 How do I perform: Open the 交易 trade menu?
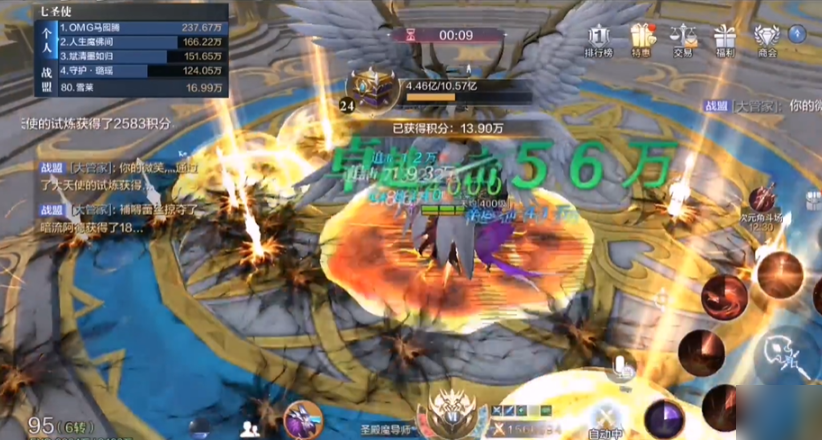(684, 39)
